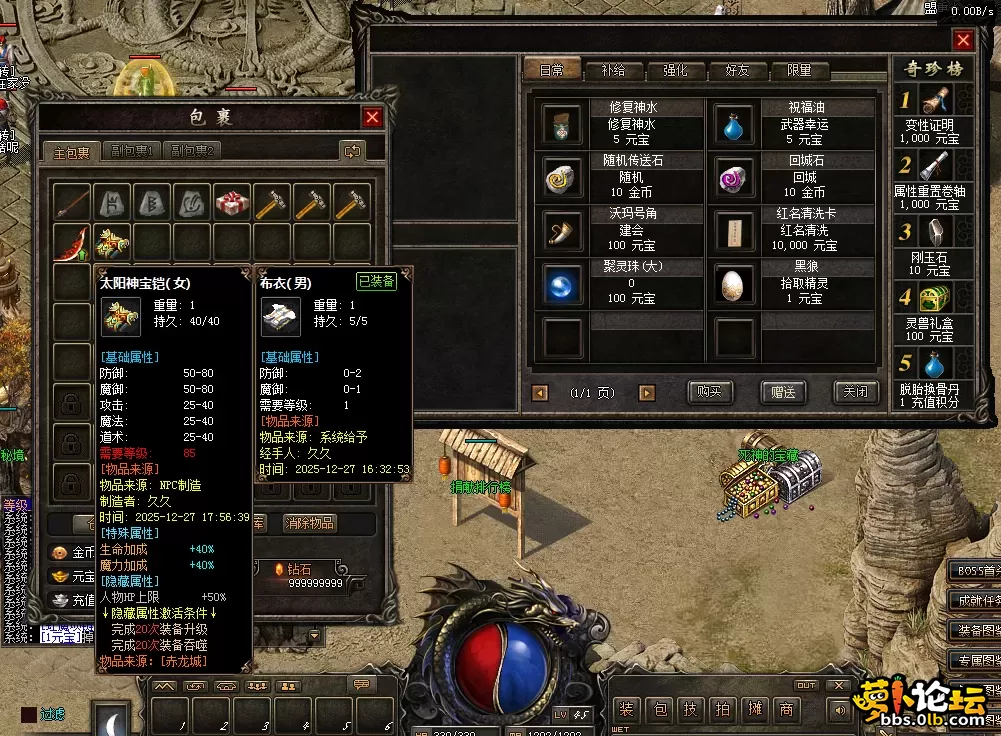The width and height of the screenshot is (1001, 736).
Task: Close the 包裹 bag window
Action: [372, 117]
